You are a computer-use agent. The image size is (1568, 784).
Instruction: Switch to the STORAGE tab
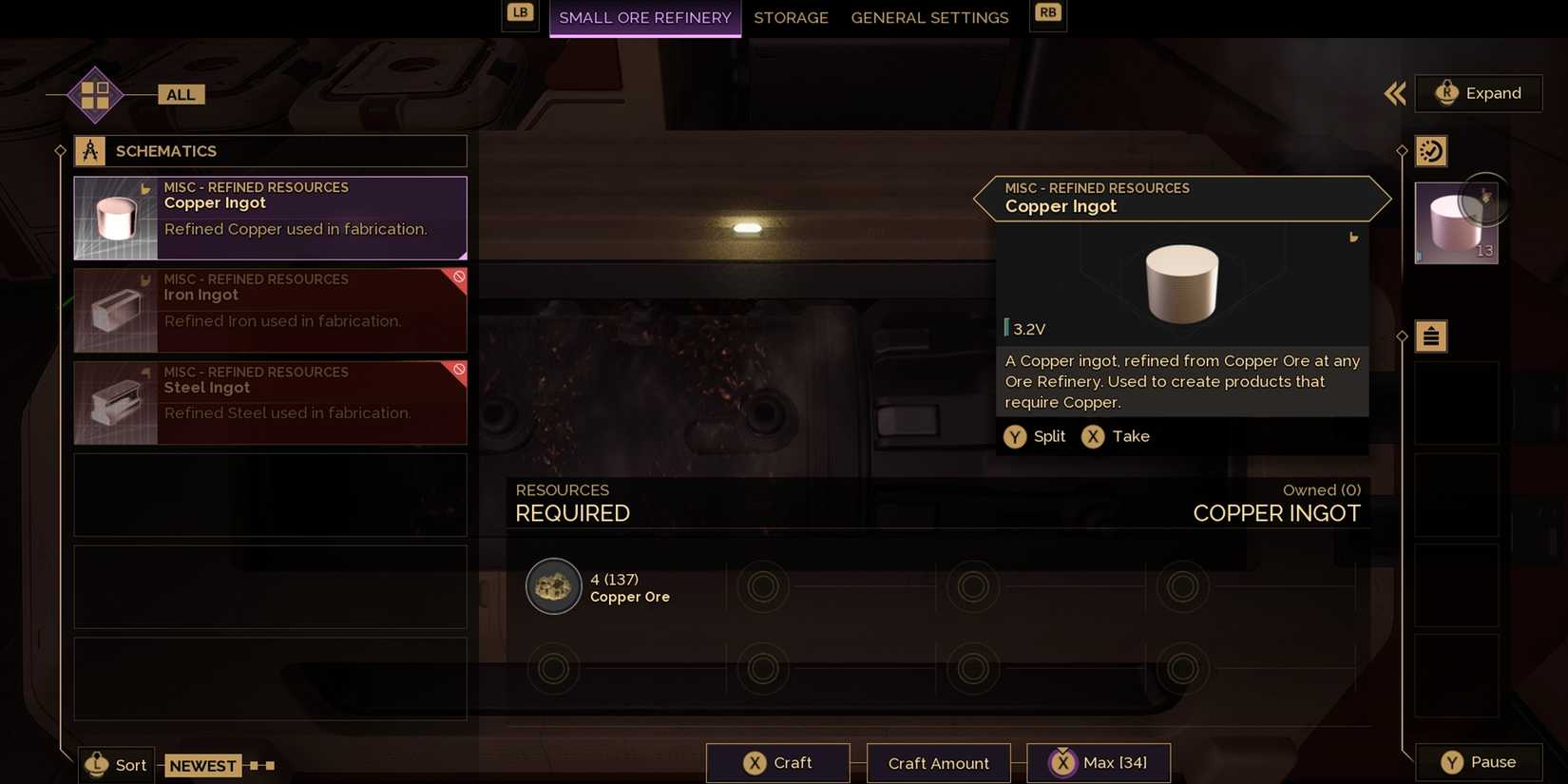791,17
